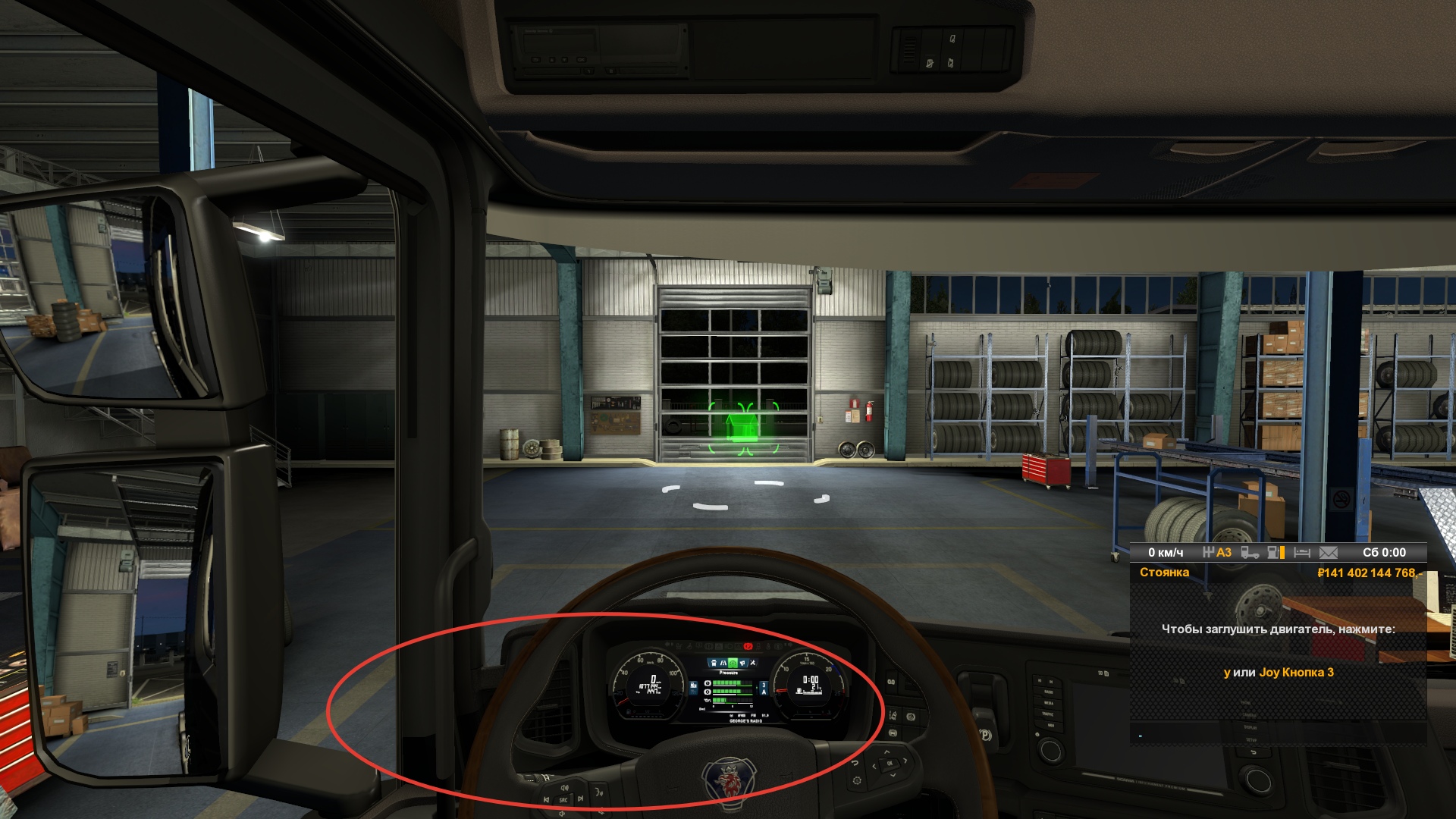The image size is (1456, 819).
Task: Open the RADIO tab on the infotainment panel
Action: tap(1048, 692)
